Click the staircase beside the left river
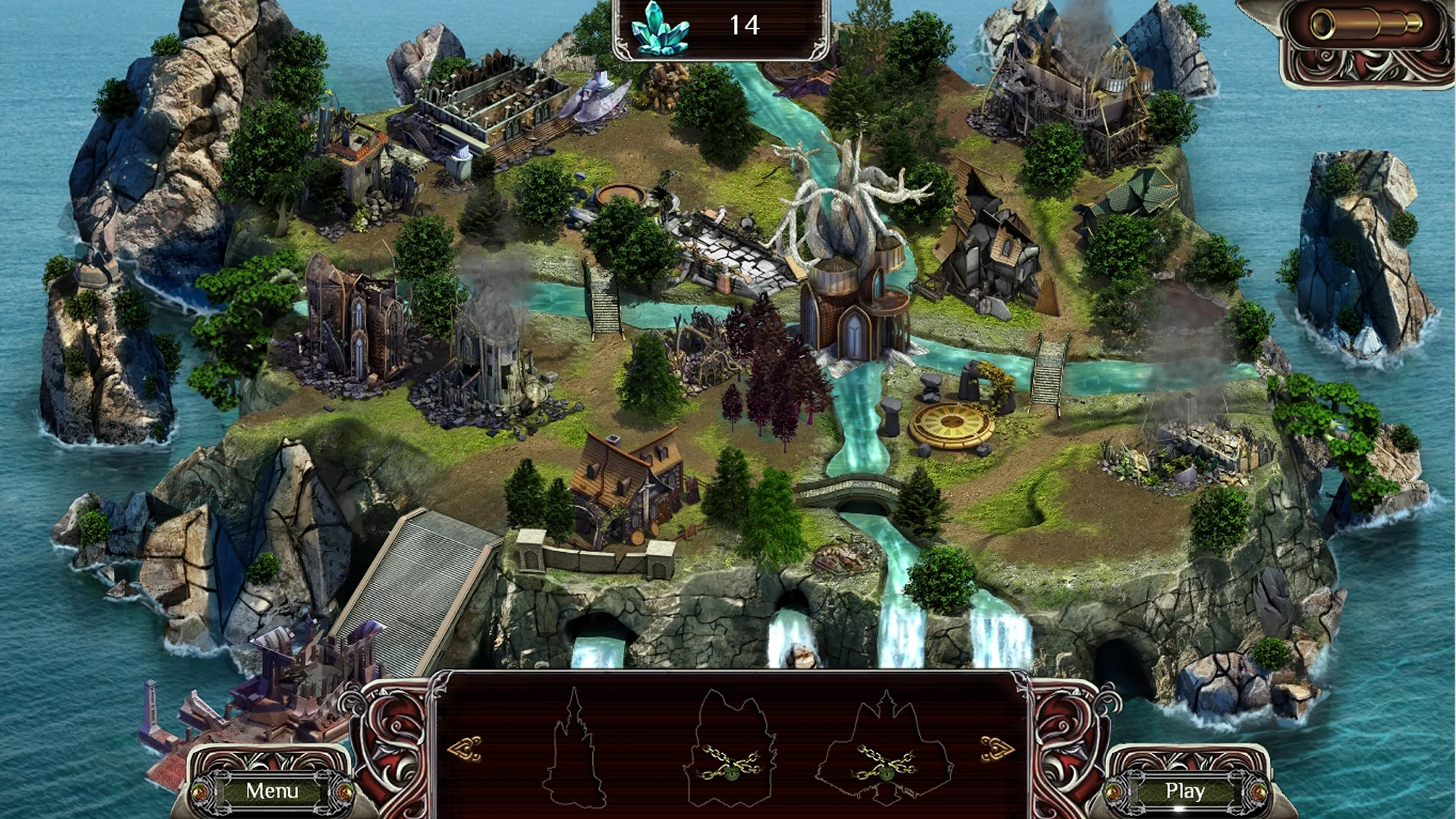The height and width of the screenshot is (819, 1456). click(x=603, y=303)
